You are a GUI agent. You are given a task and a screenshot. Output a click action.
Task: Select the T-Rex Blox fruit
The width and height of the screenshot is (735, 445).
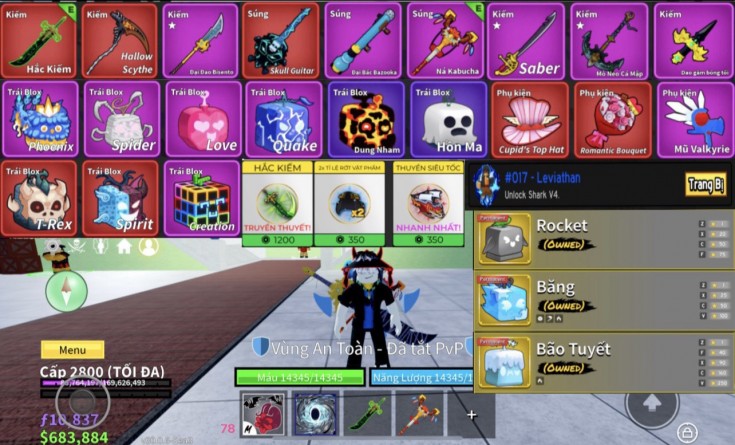pyautogui.click(x=39, y=198)
